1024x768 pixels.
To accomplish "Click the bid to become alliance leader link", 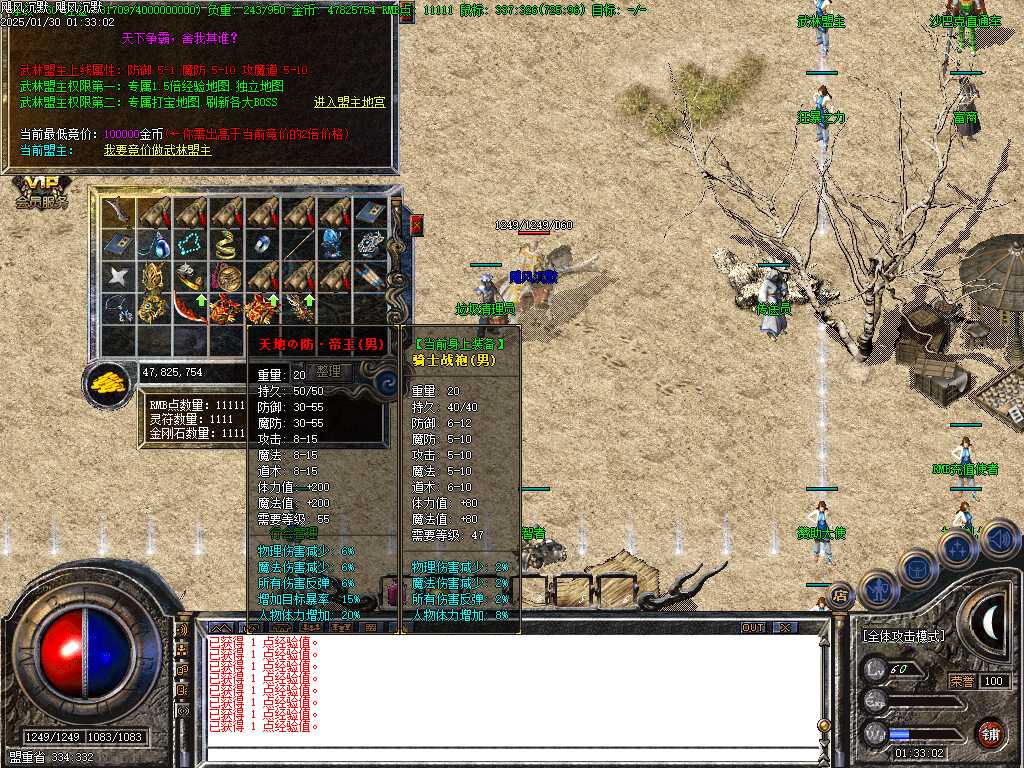I will [x=157, y=150].
